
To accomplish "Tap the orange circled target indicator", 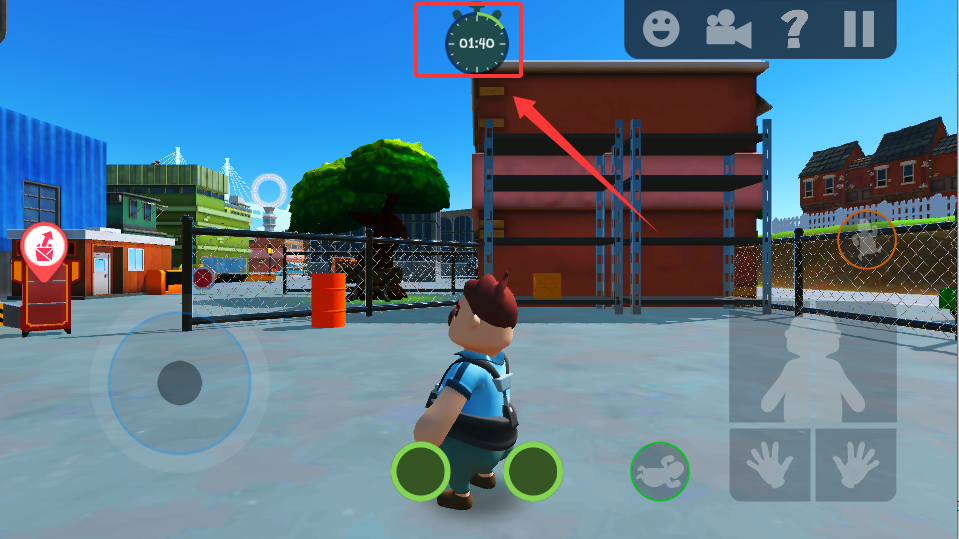I will (x=866, y=238).
